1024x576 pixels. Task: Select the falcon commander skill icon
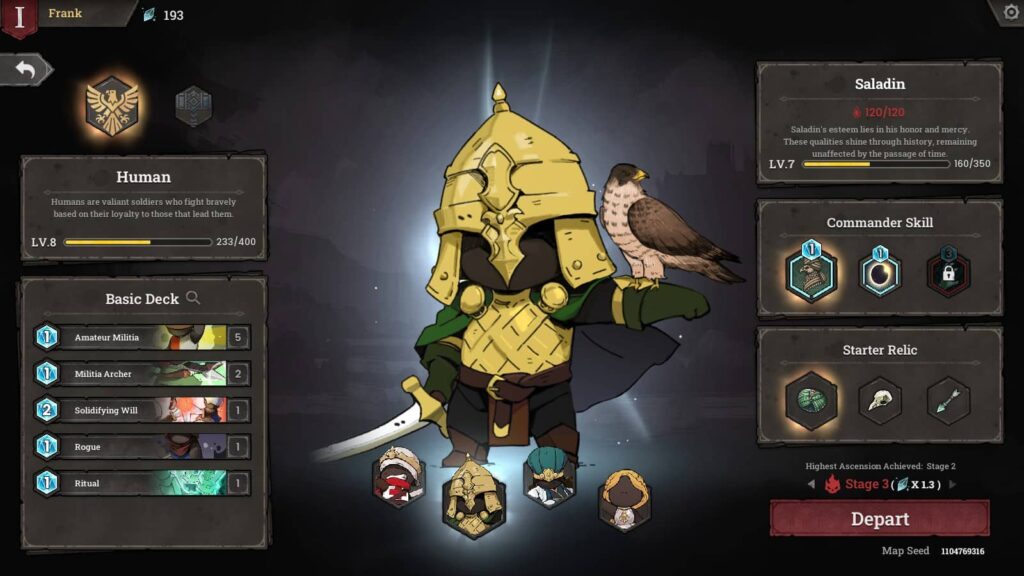tap(811, 272)
